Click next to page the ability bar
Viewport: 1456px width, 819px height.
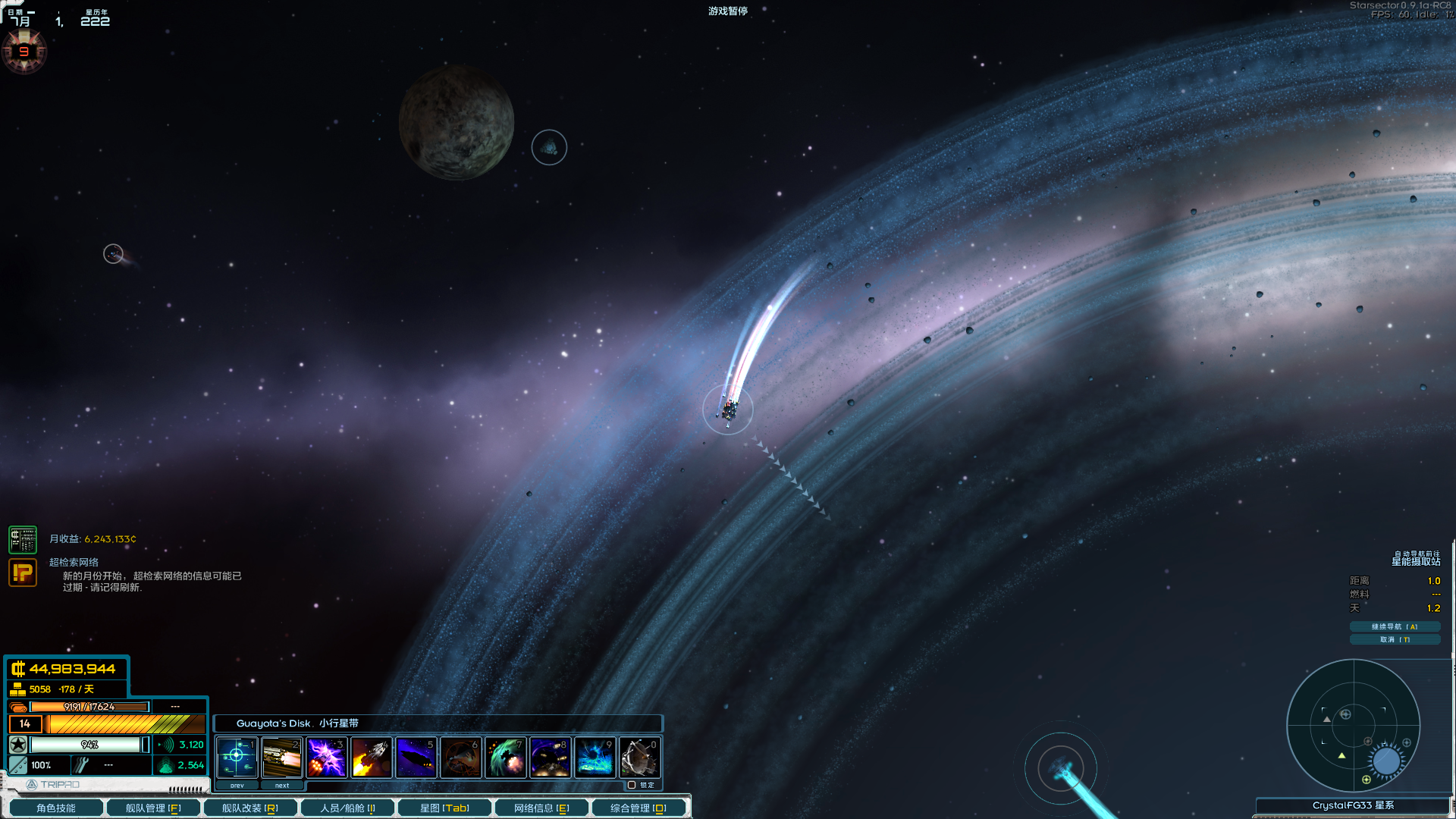tap(282, 785)
